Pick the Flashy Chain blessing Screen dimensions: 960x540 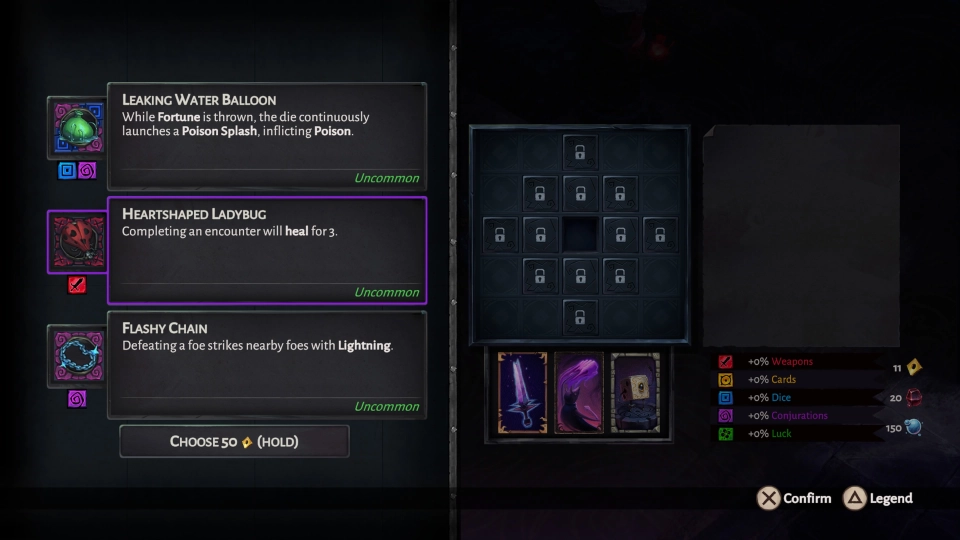pyautogui.click(x=267, y=364)
